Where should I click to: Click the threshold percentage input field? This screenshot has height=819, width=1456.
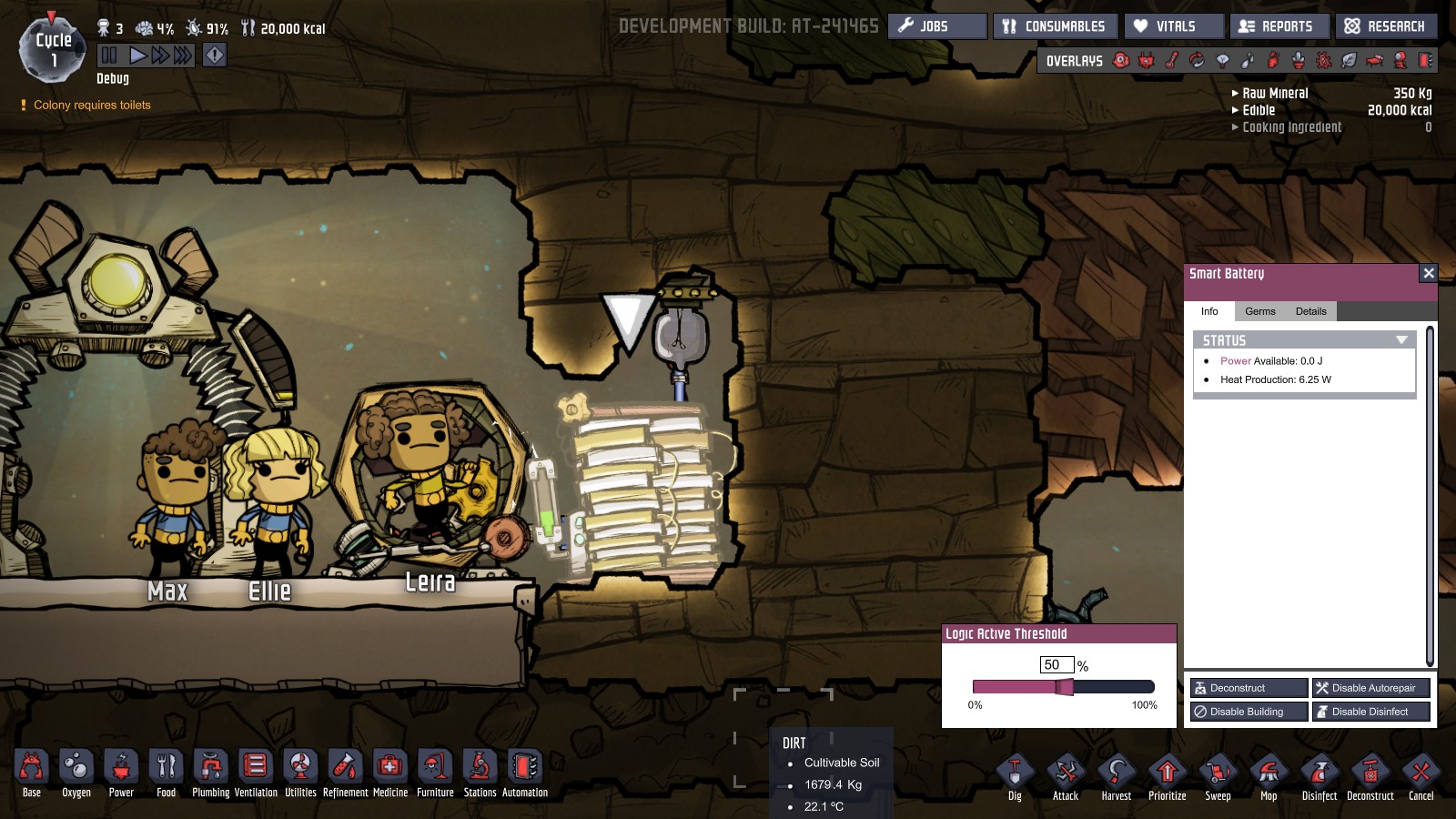pos(1057,665)
